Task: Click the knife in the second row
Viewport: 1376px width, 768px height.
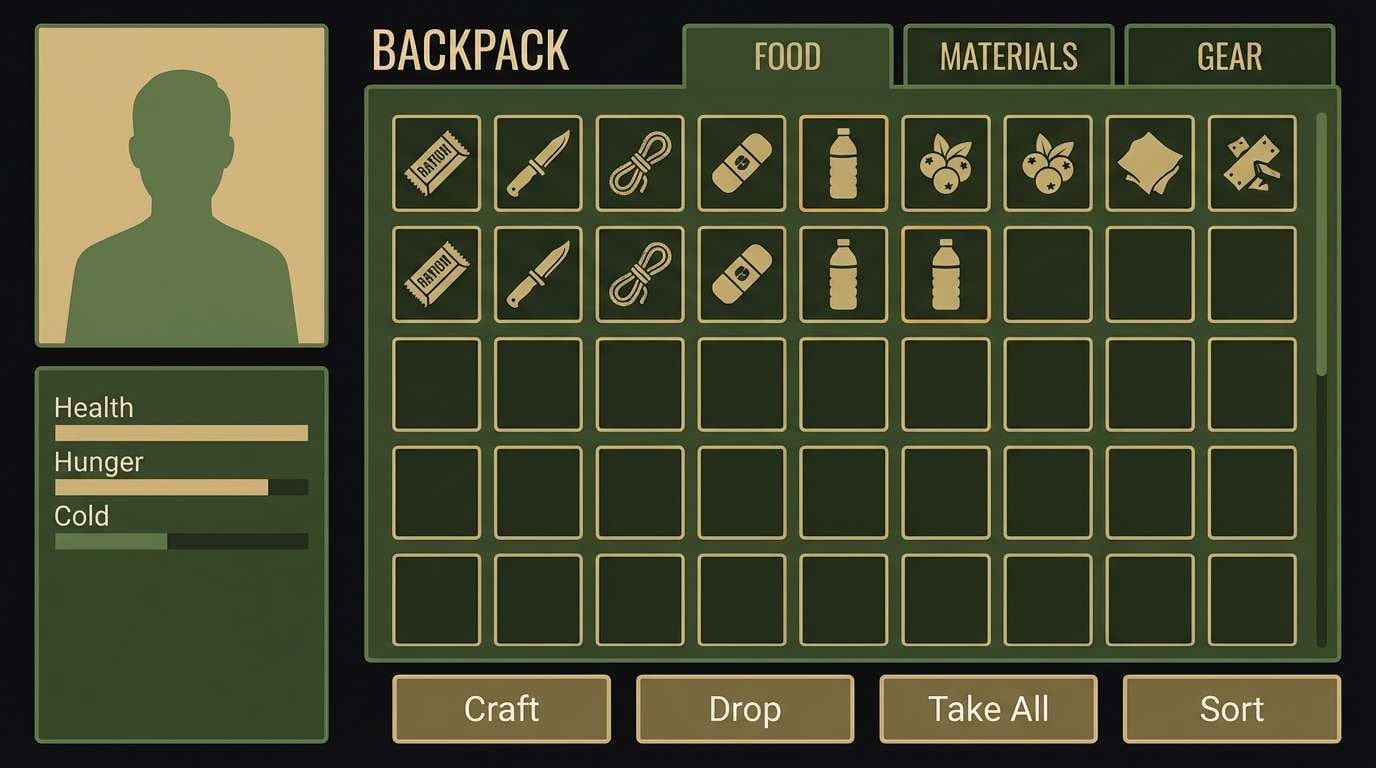Action: pos(538,274)
